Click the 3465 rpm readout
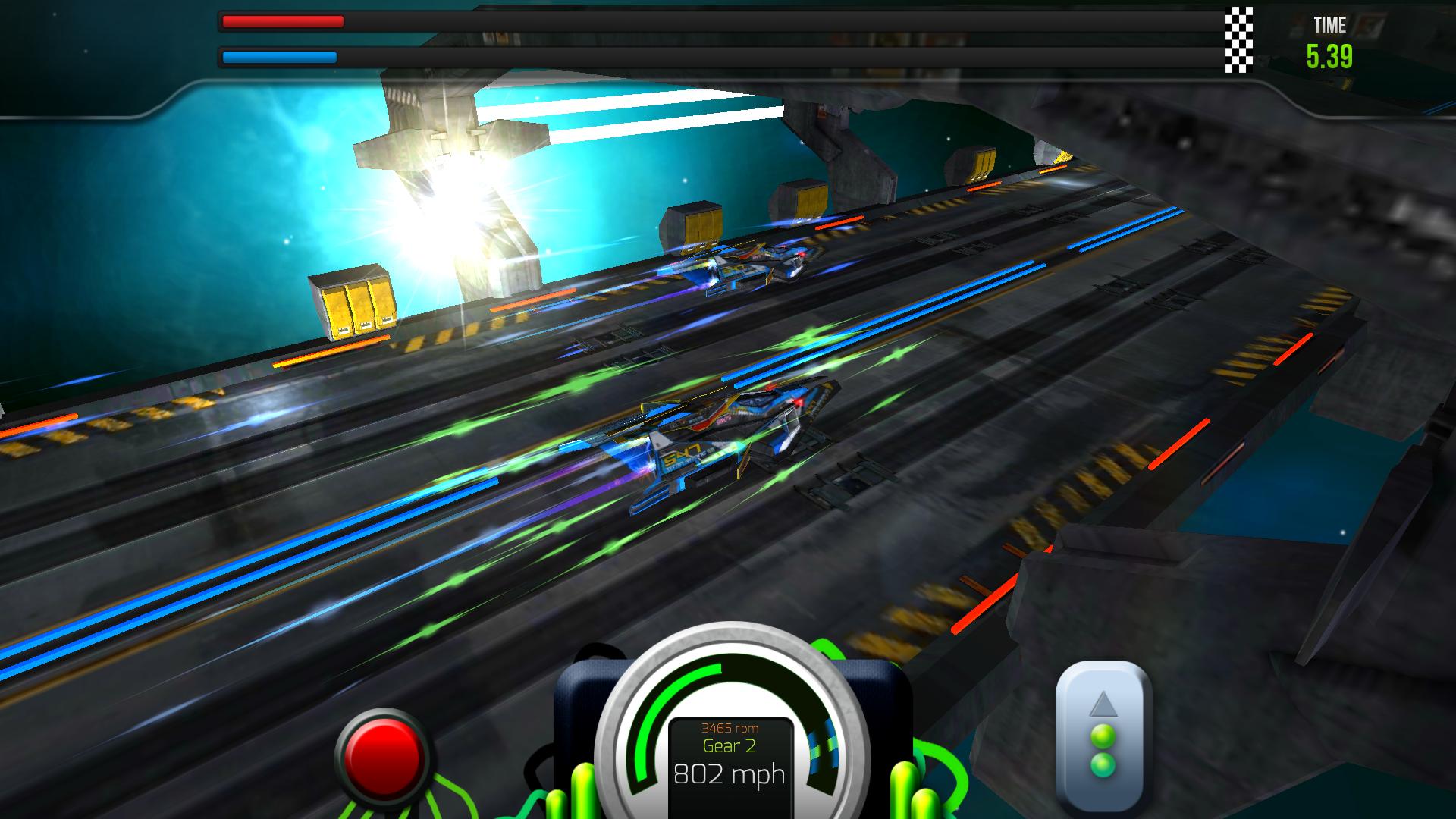This screenshot has height=819, width=1456. [730, 727]
